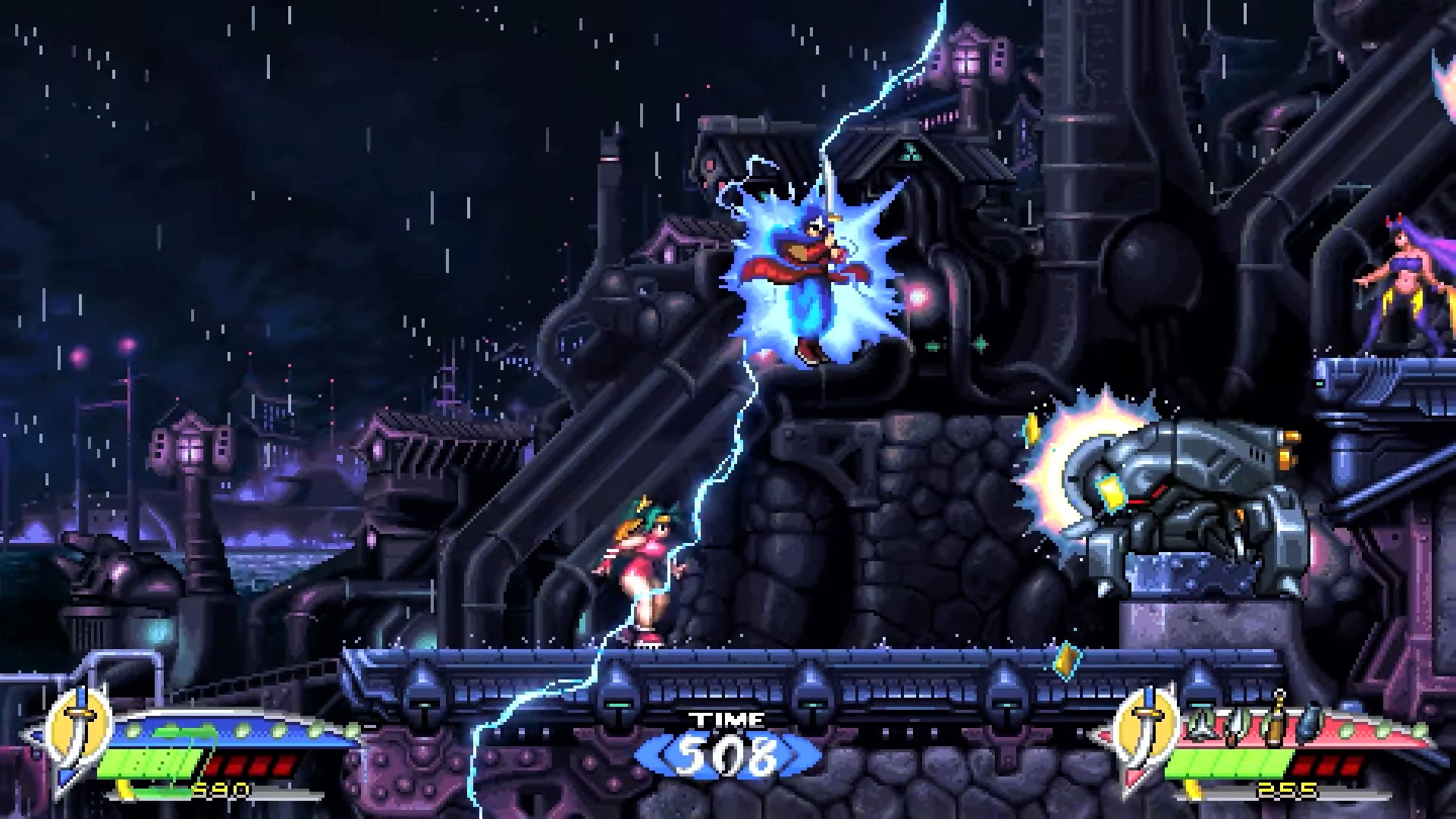This screenshot has height=819, width=1456.
Task: Expand the right blue arrow beside the TIME counter
Action: tap(794, 755)
